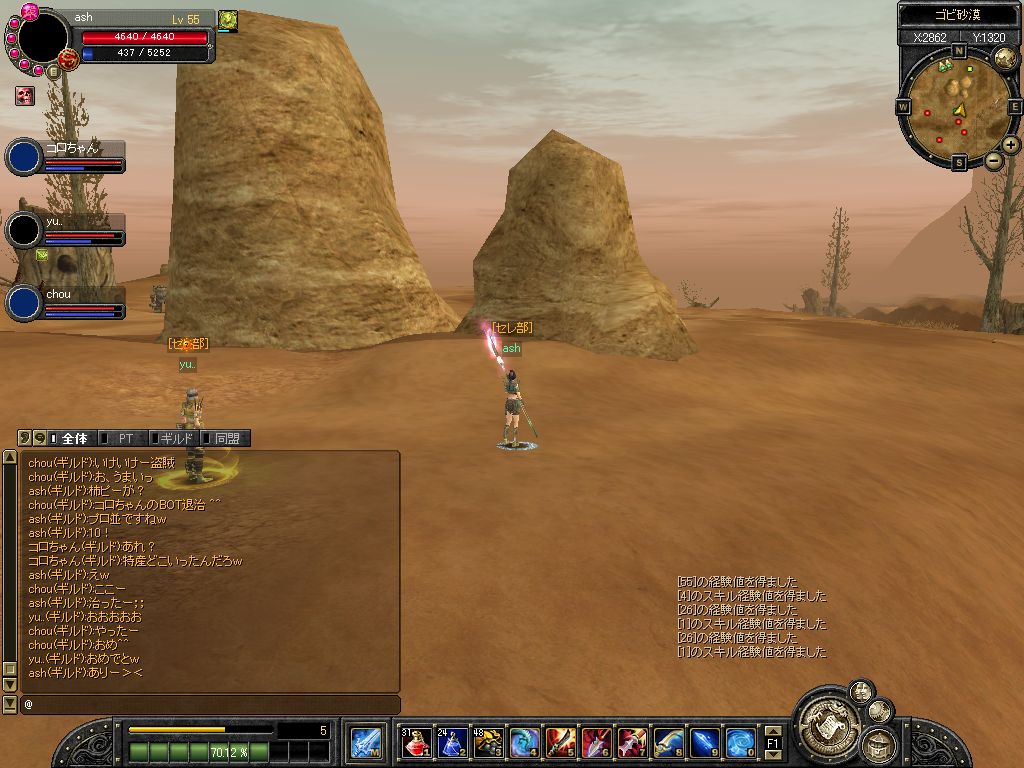The height and width of the screenshot is (768, 1024).
Task: Click the red skull status icon
Action: tap(24, 96)
